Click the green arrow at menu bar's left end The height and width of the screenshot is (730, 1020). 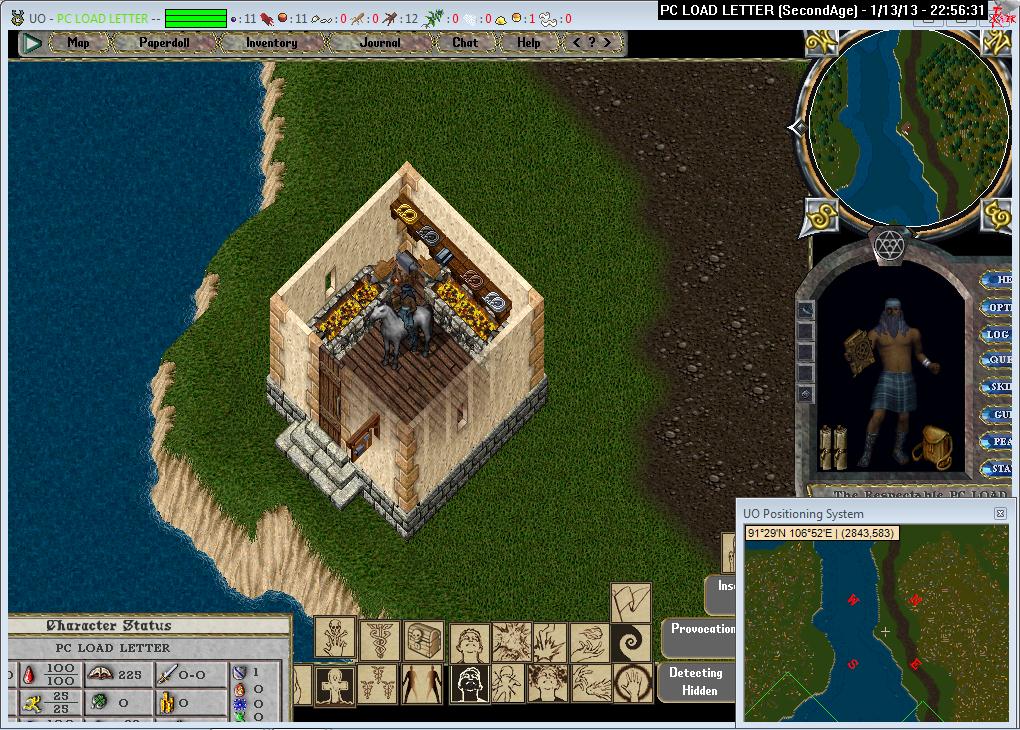pos(32,43)
